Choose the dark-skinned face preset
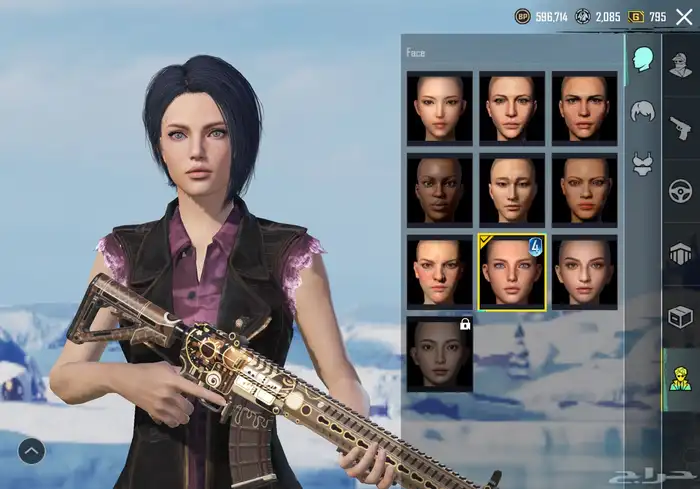Screen dimensions: 700x489 (x=440, y=189)
